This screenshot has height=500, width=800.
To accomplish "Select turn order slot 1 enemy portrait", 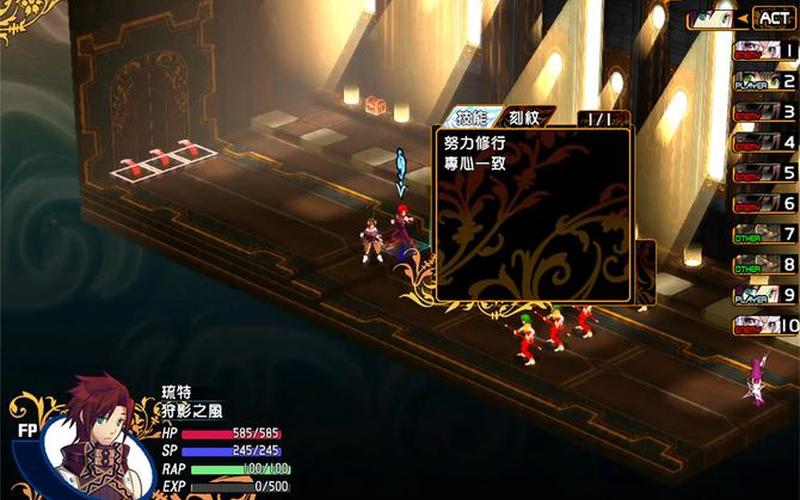I will [x=757, y=50].
